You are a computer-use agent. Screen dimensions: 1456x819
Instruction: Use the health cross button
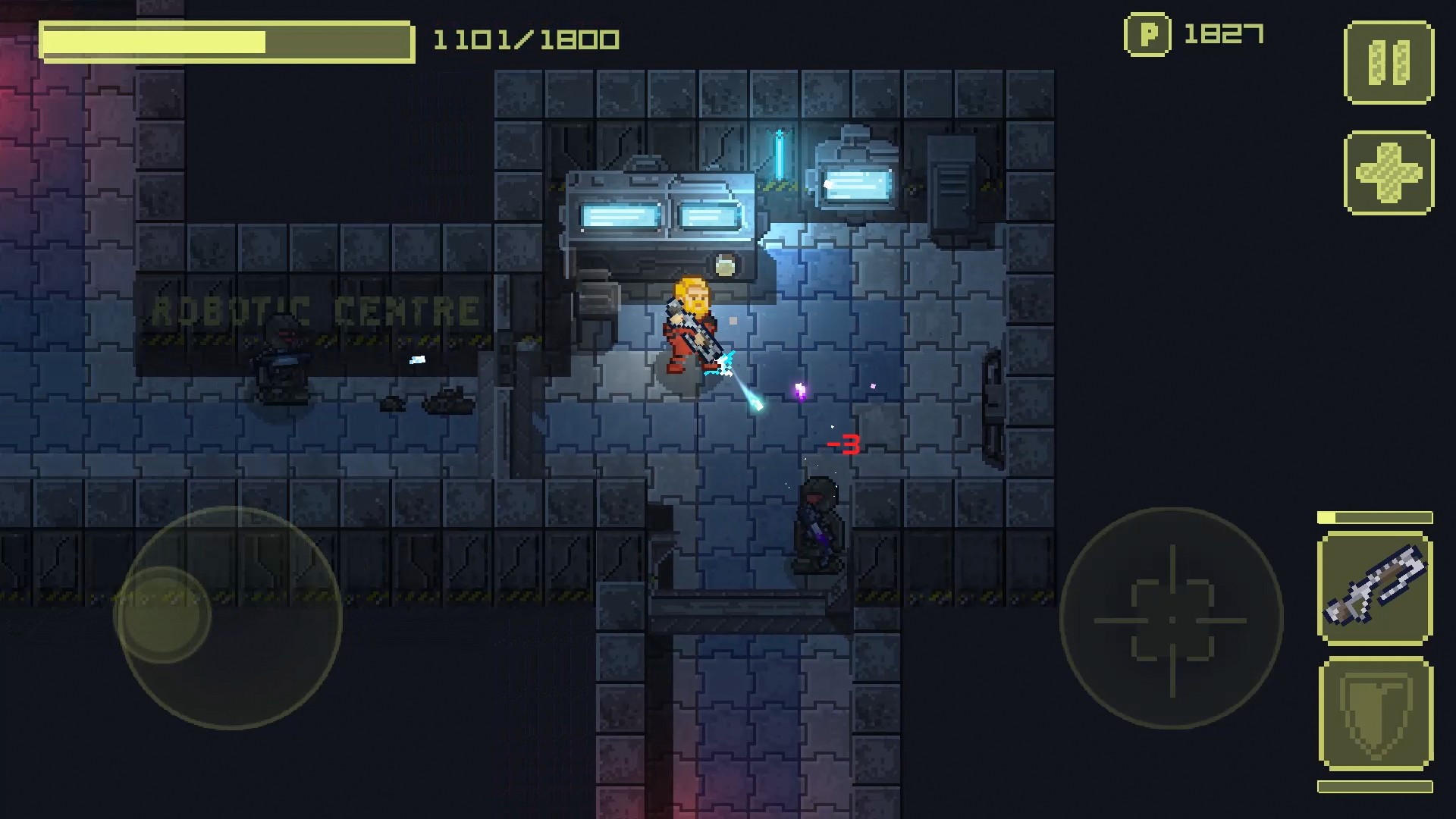click(1389, 173)
